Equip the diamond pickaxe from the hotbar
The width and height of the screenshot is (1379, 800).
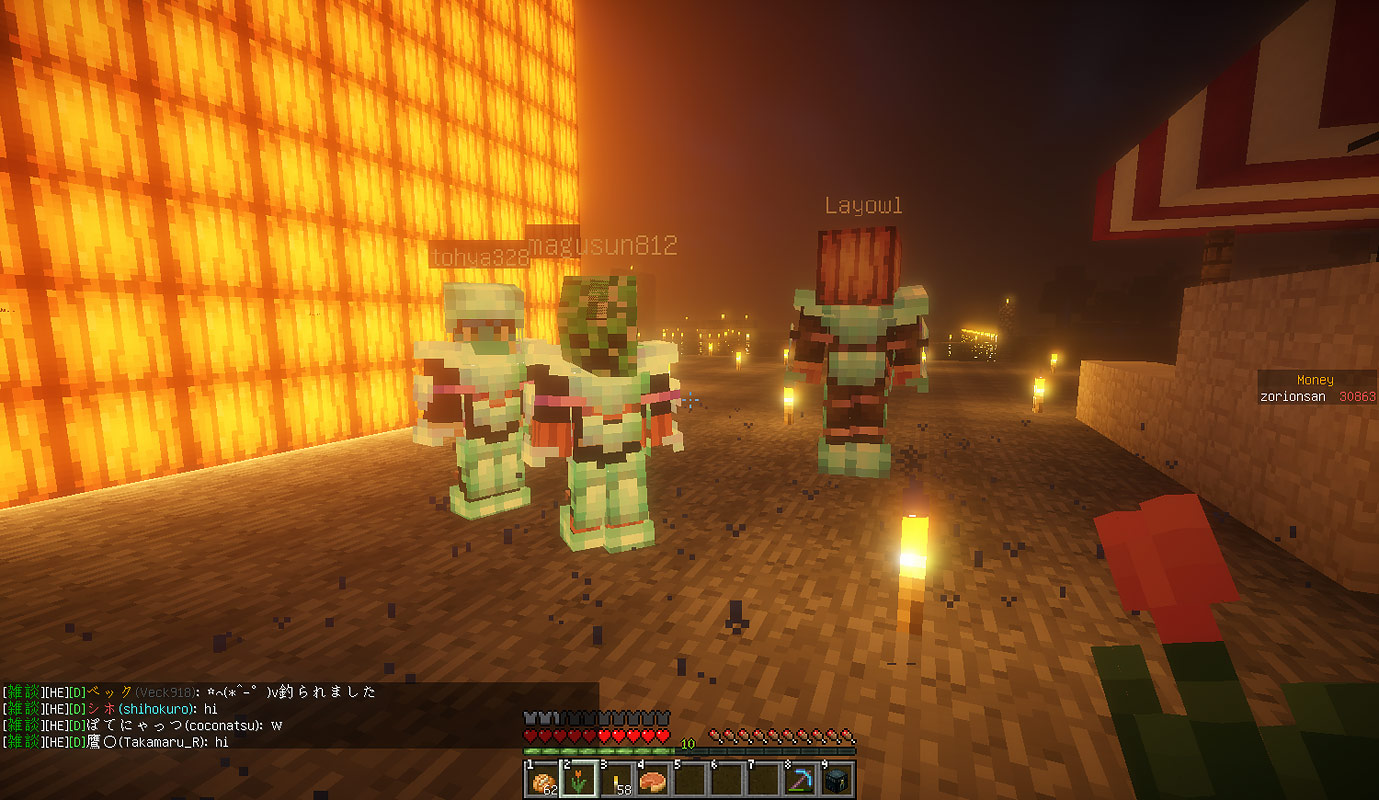click(799, 779)
